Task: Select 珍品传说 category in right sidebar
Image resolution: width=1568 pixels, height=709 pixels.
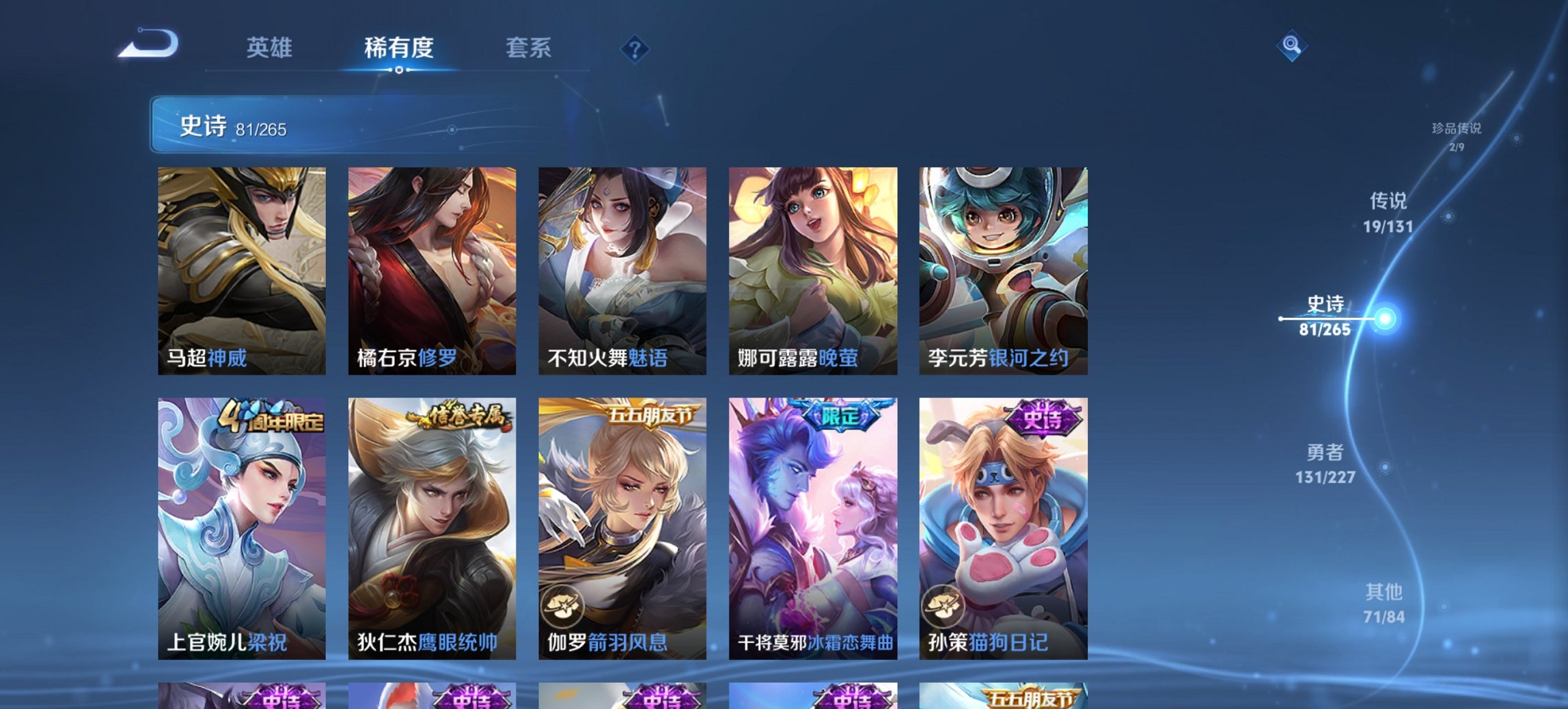Action: (1457, 134)
